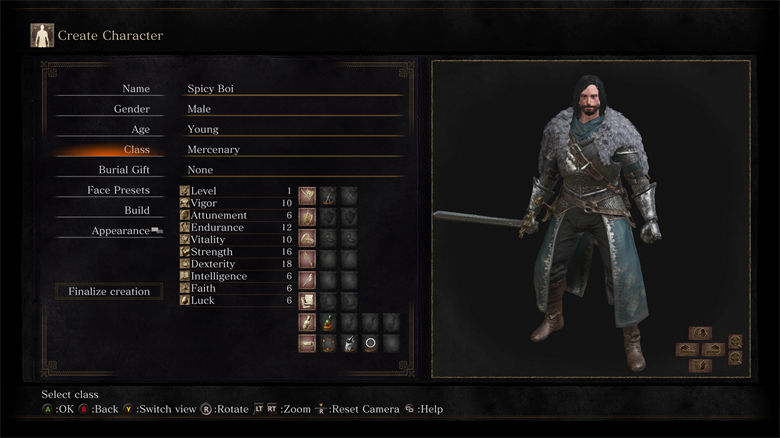Choose the Class entry
This screenshot has height=438, width=780.
(x=136, y=150)
